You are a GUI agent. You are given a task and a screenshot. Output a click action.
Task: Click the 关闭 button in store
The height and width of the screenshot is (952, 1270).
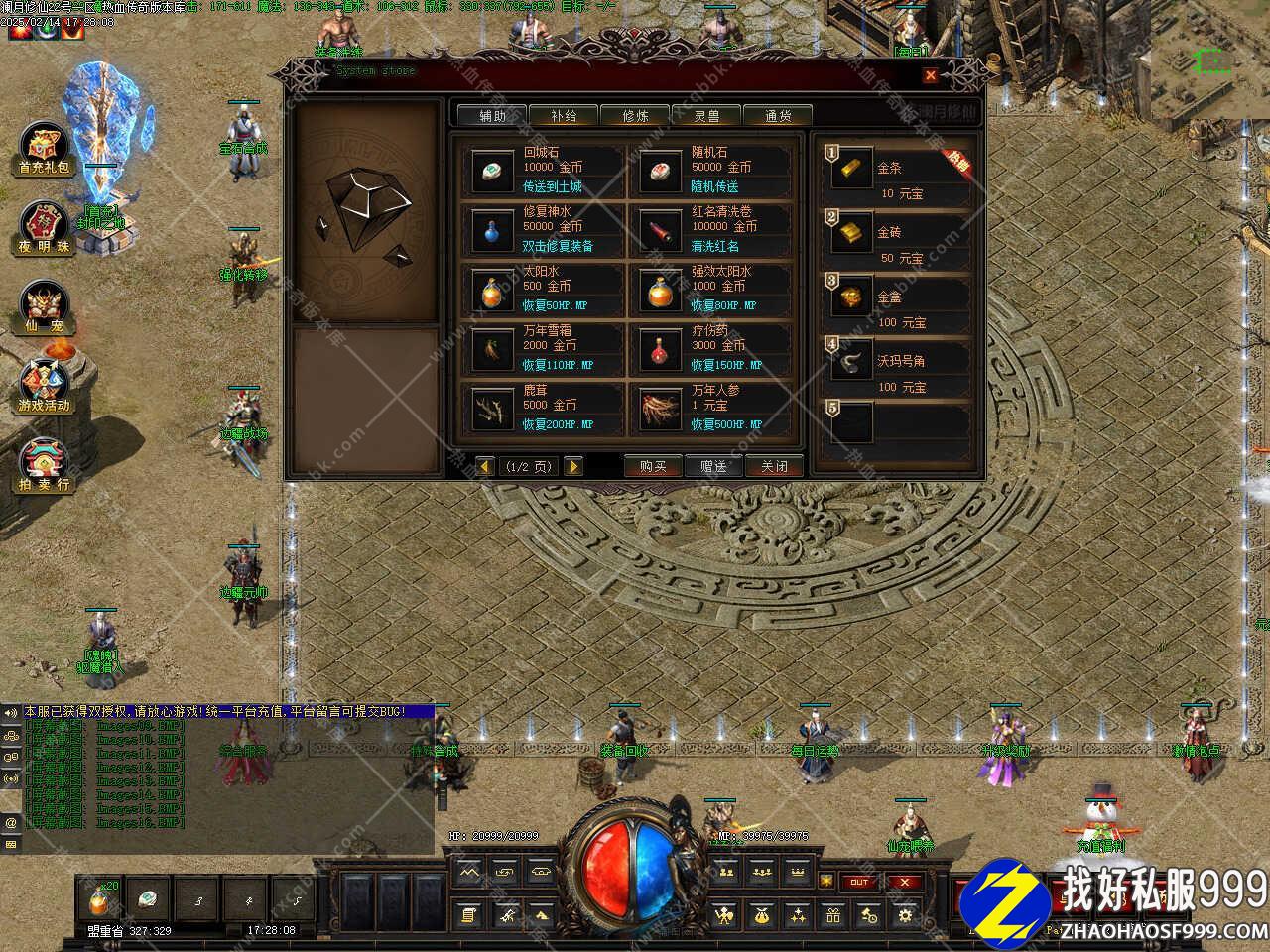[x=774, y=466]
